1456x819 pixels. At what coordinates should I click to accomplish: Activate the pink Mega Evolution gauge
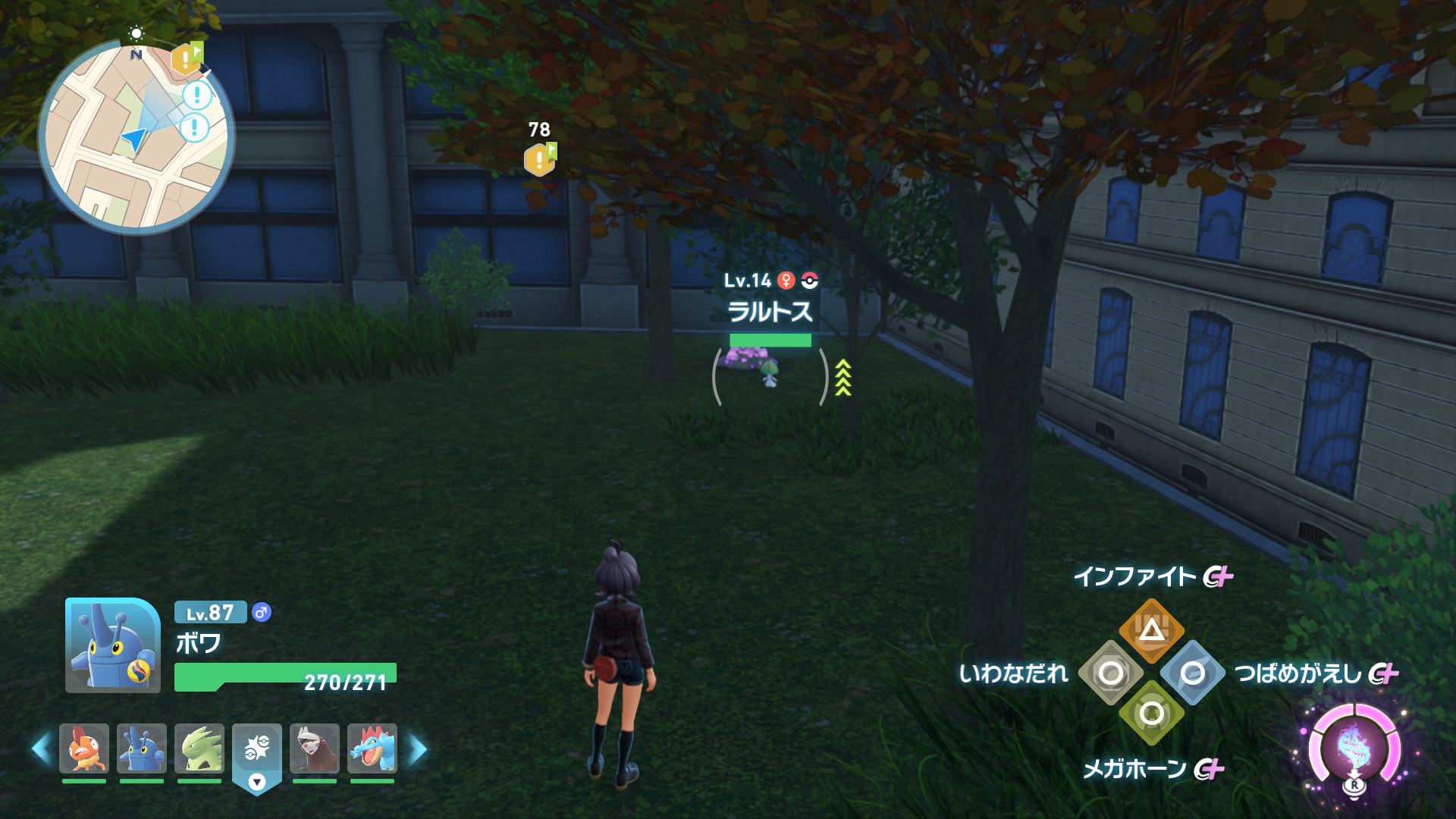click(x=1354, y=748)
